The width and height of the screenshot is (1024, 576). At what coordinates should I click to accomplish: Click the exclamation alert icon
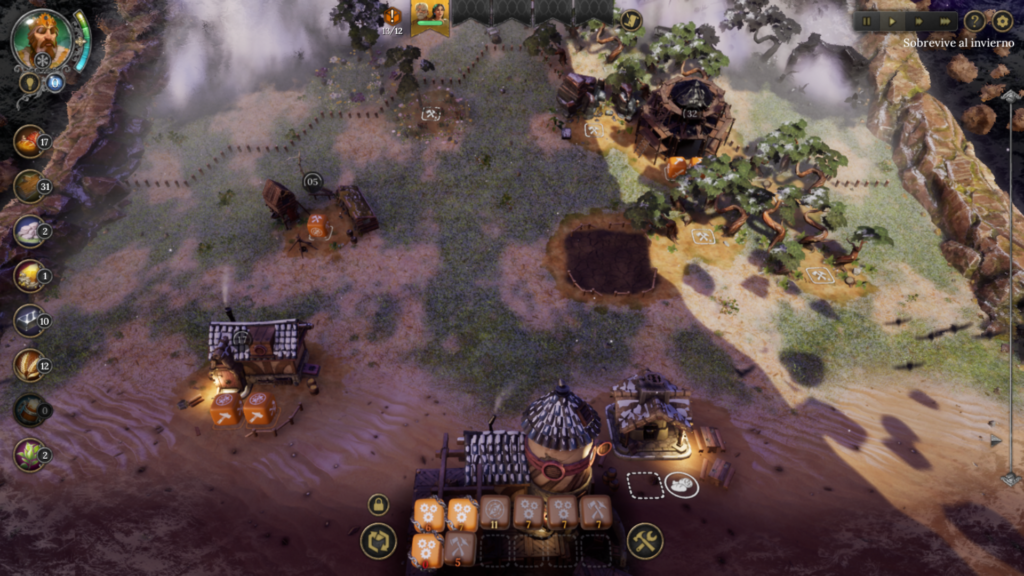(x=393, y=16)
